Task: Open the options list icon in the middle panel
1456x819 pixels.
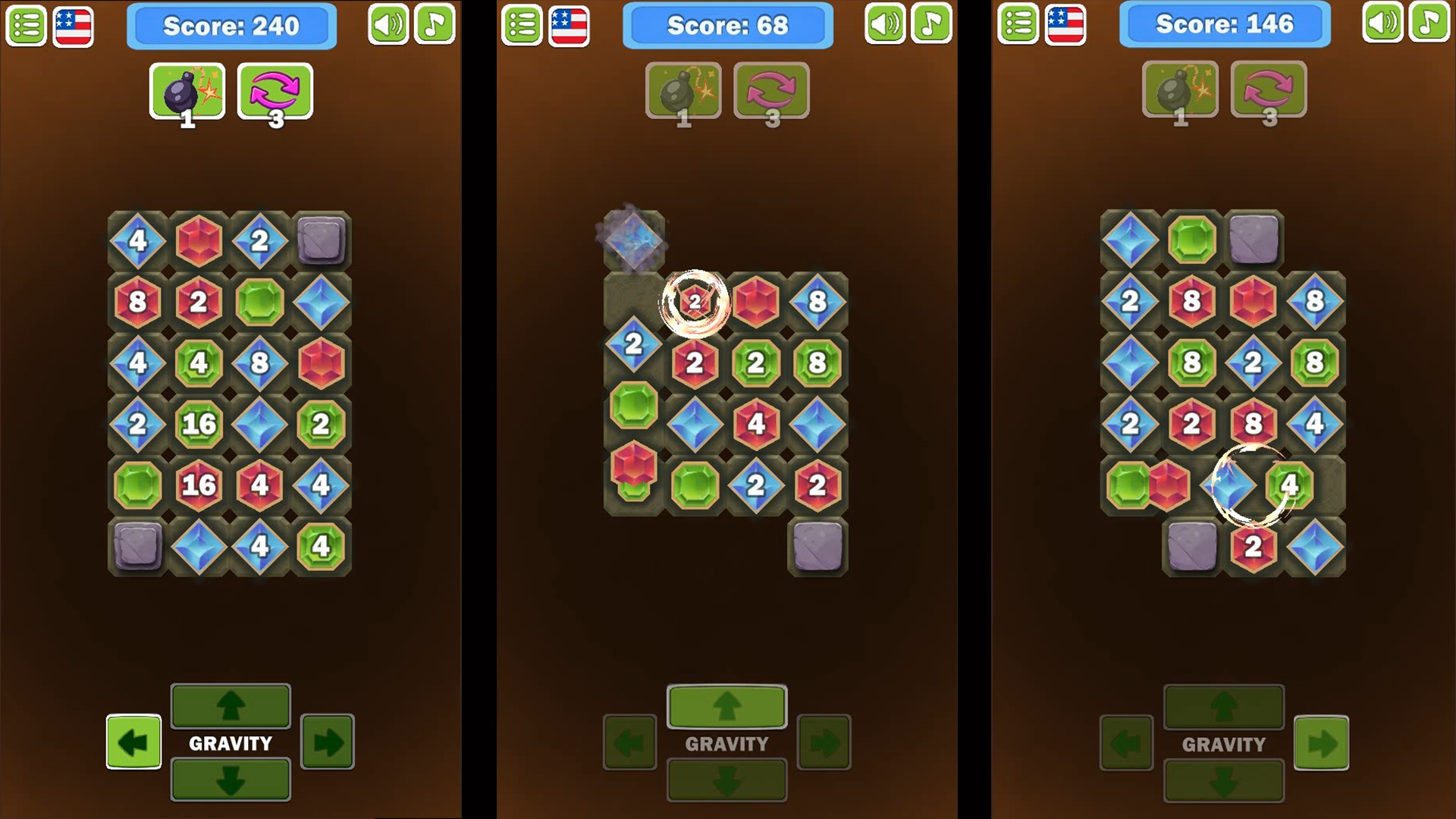Action: point(522,24)
